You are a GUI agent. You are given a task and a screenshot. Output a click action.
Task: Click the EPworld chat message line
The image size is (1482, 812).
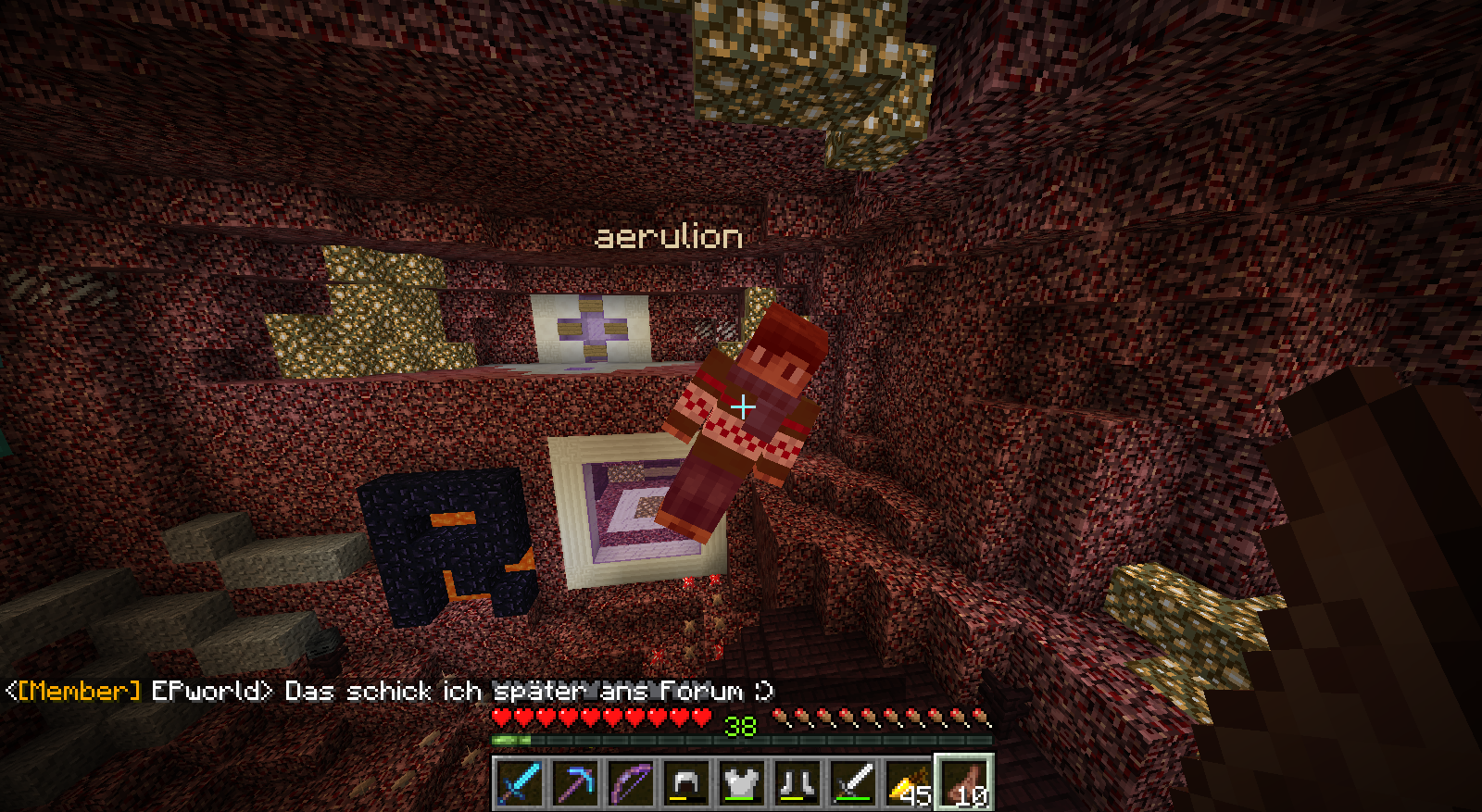click(389, 691)
